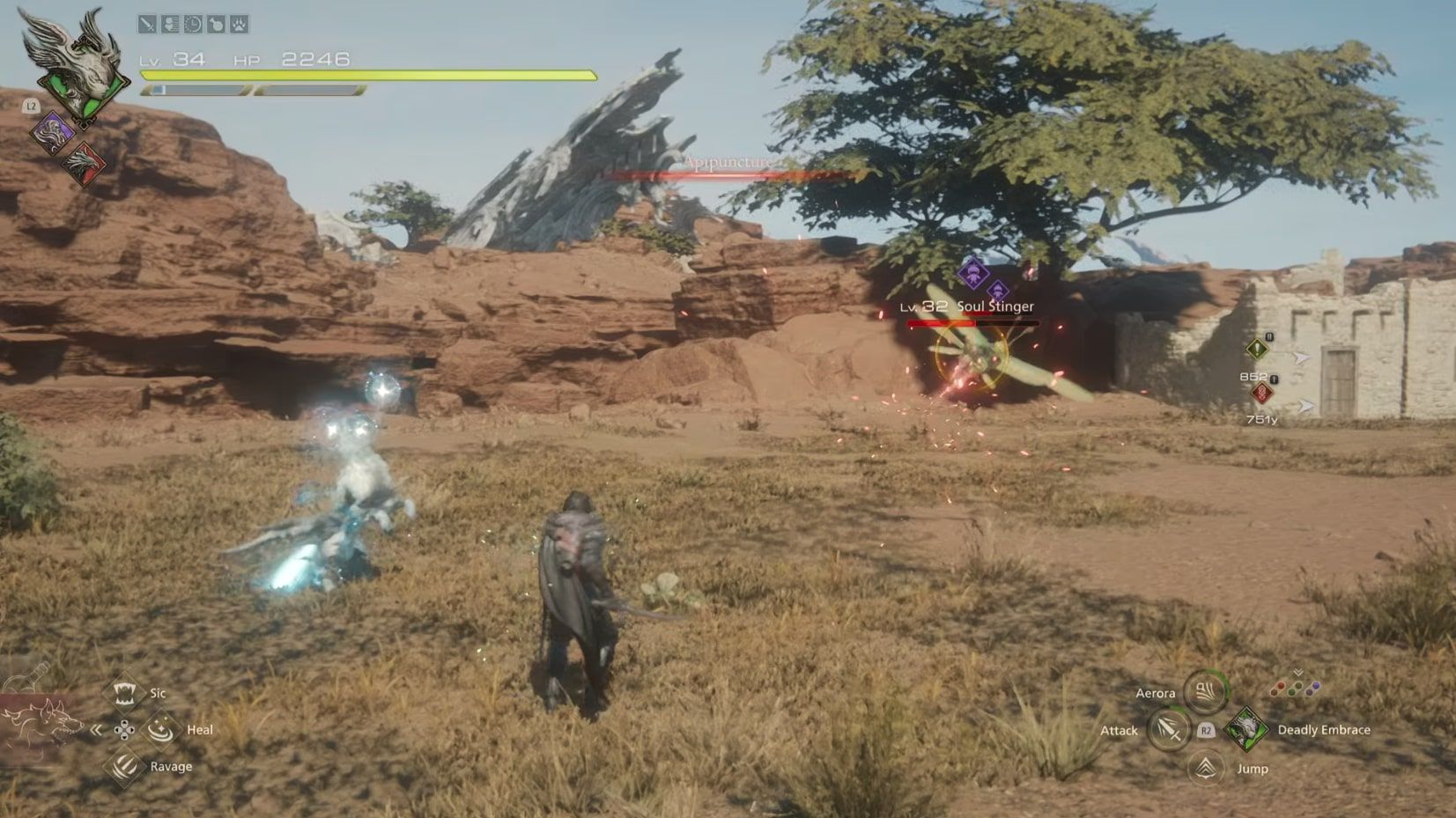Select the paw-print icon in the top toolbar
This screenshot has width=1456, height=818.
point(239,23)
